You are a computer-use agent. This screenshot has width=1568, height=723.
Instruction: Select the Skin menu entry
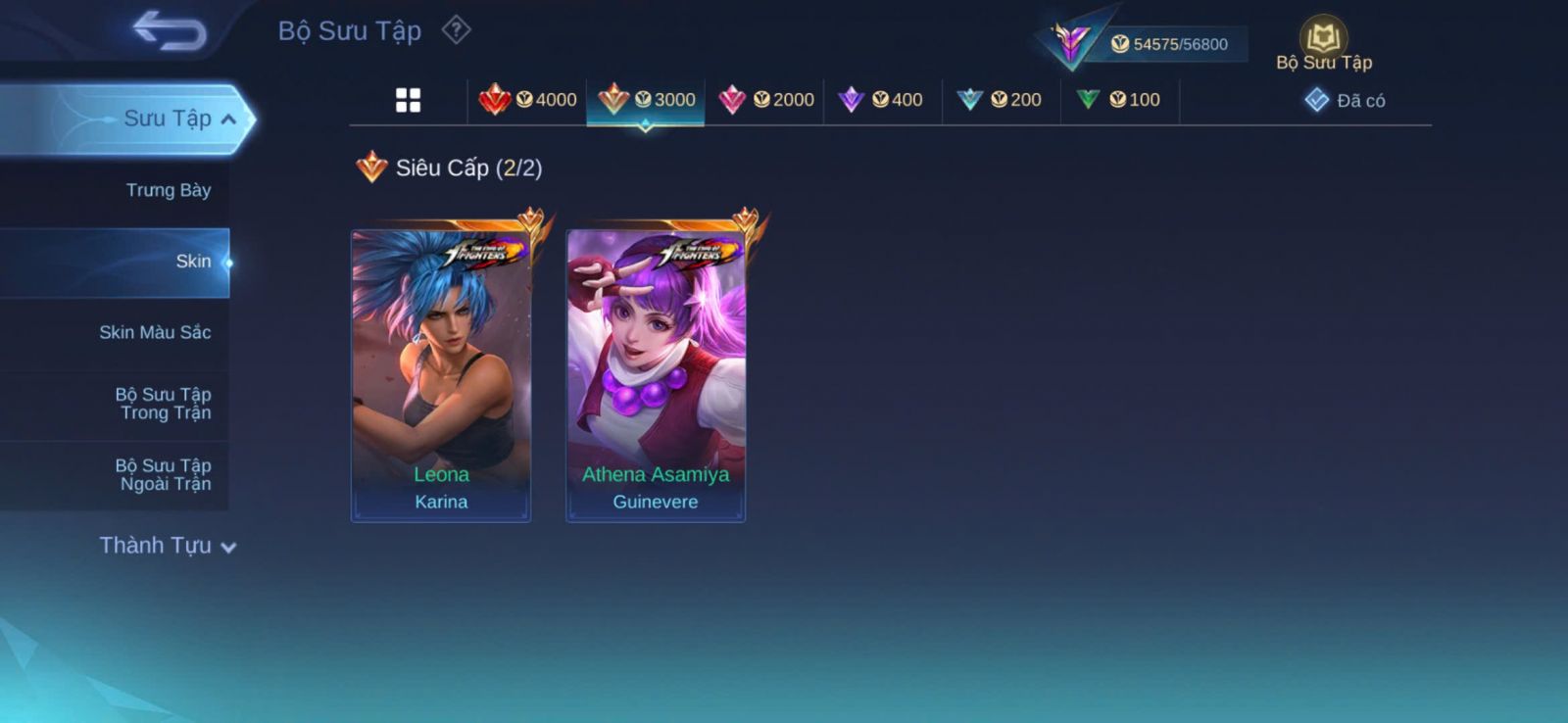pyautogui.click(x=192, y=262)
